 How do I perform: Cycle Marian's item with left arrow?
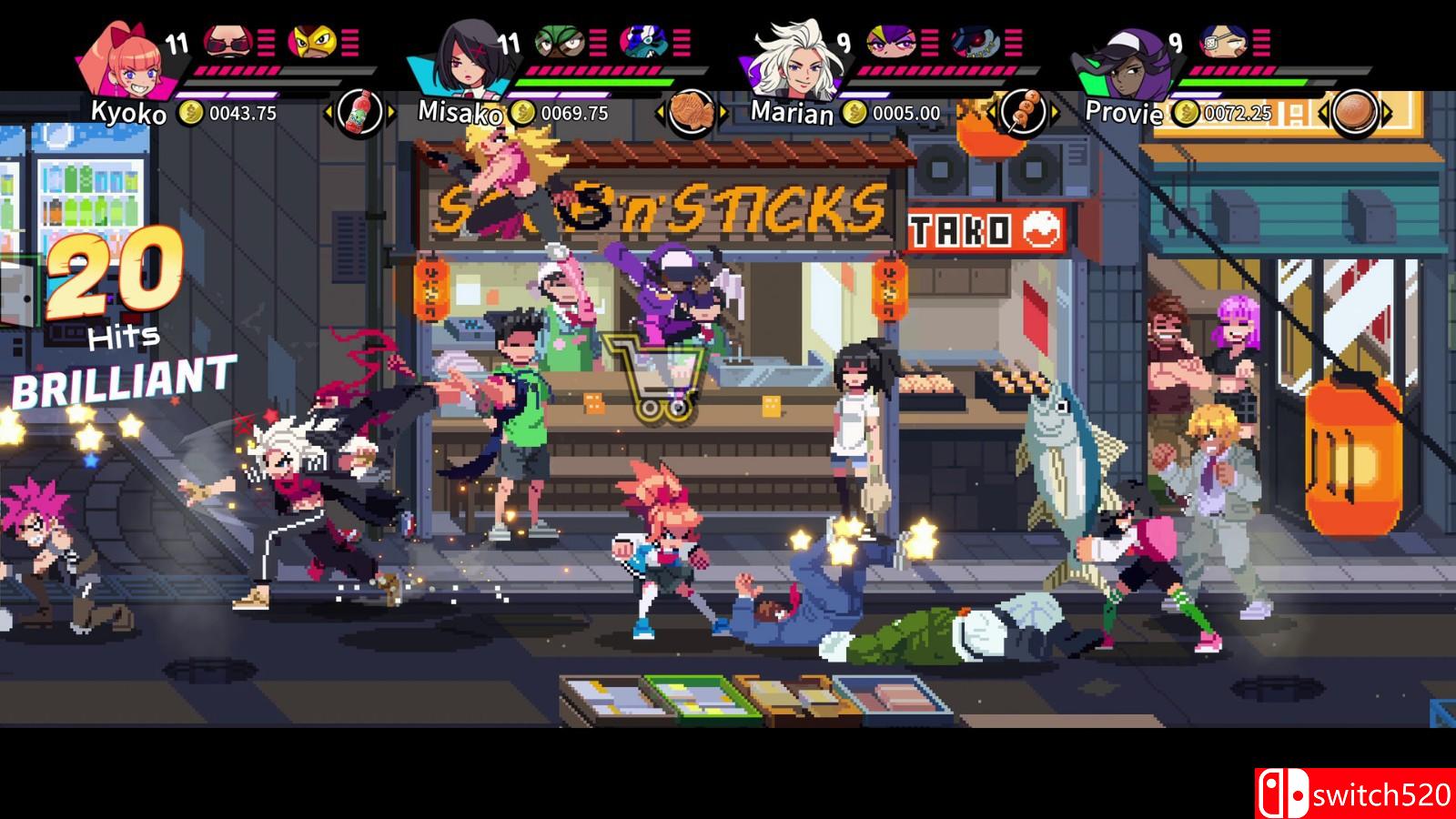point(992,113)
